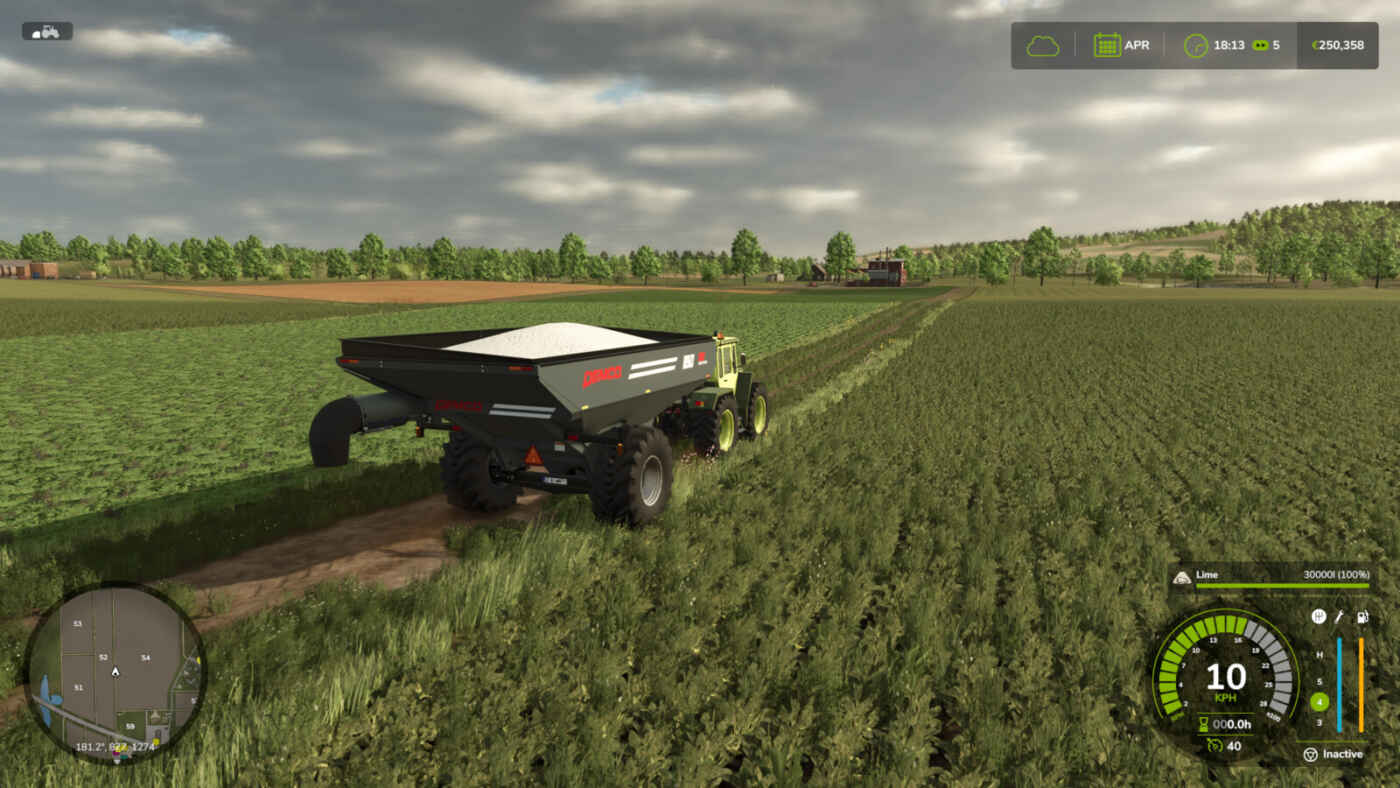Open the circular field minimap

(115, 672)
